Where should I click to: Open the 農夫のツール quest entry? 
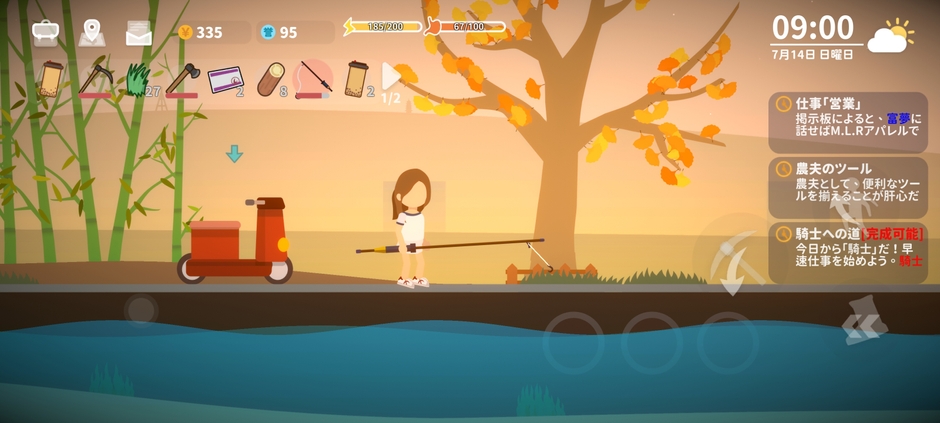(848, 184)
